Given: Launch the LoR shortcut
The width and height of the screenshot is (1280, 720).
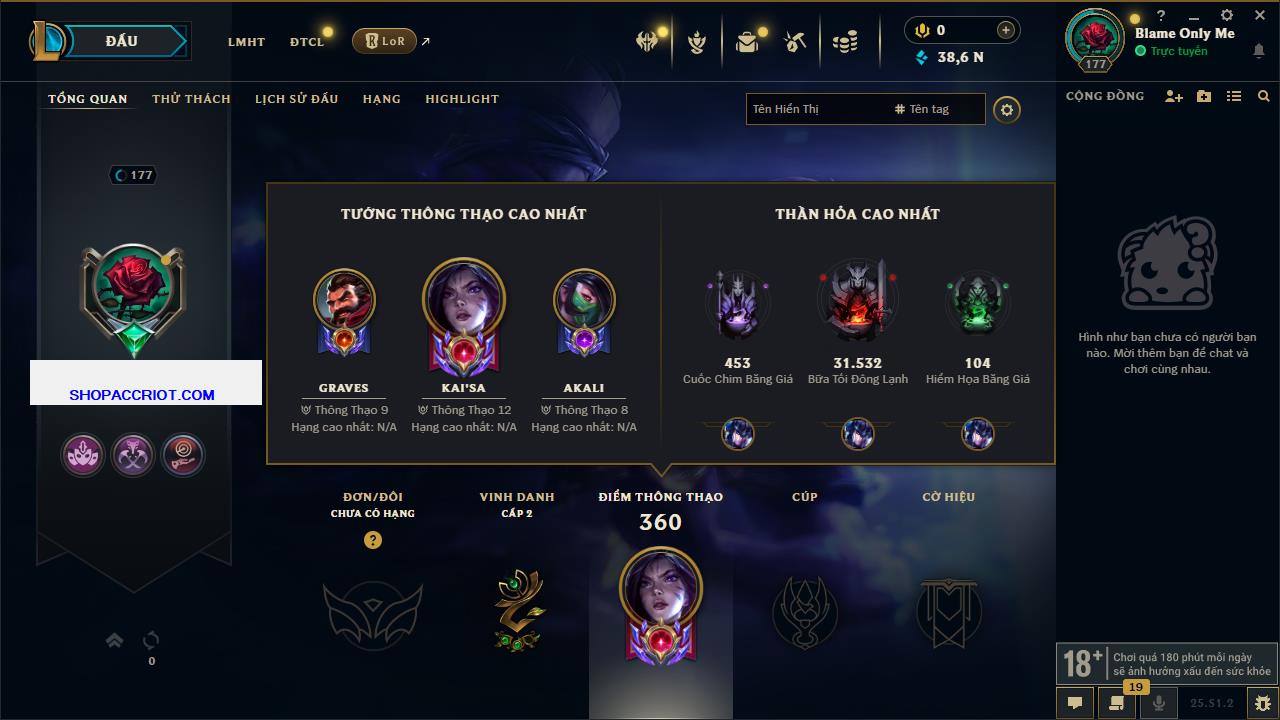Looking at the screenshot, I should 384,41.
